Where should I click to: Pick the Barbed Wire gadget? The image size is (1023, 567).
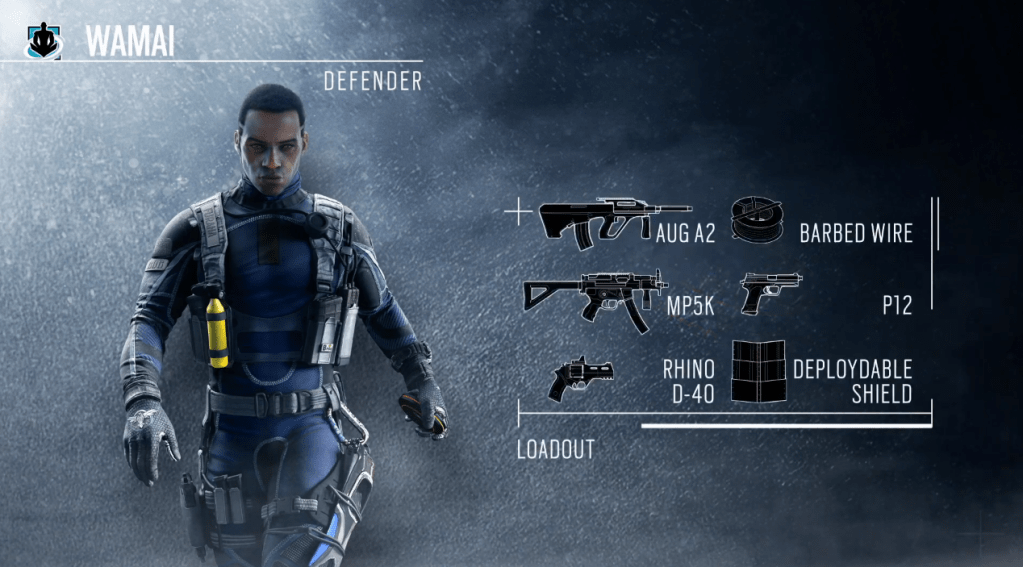click(x=760, y=219)
